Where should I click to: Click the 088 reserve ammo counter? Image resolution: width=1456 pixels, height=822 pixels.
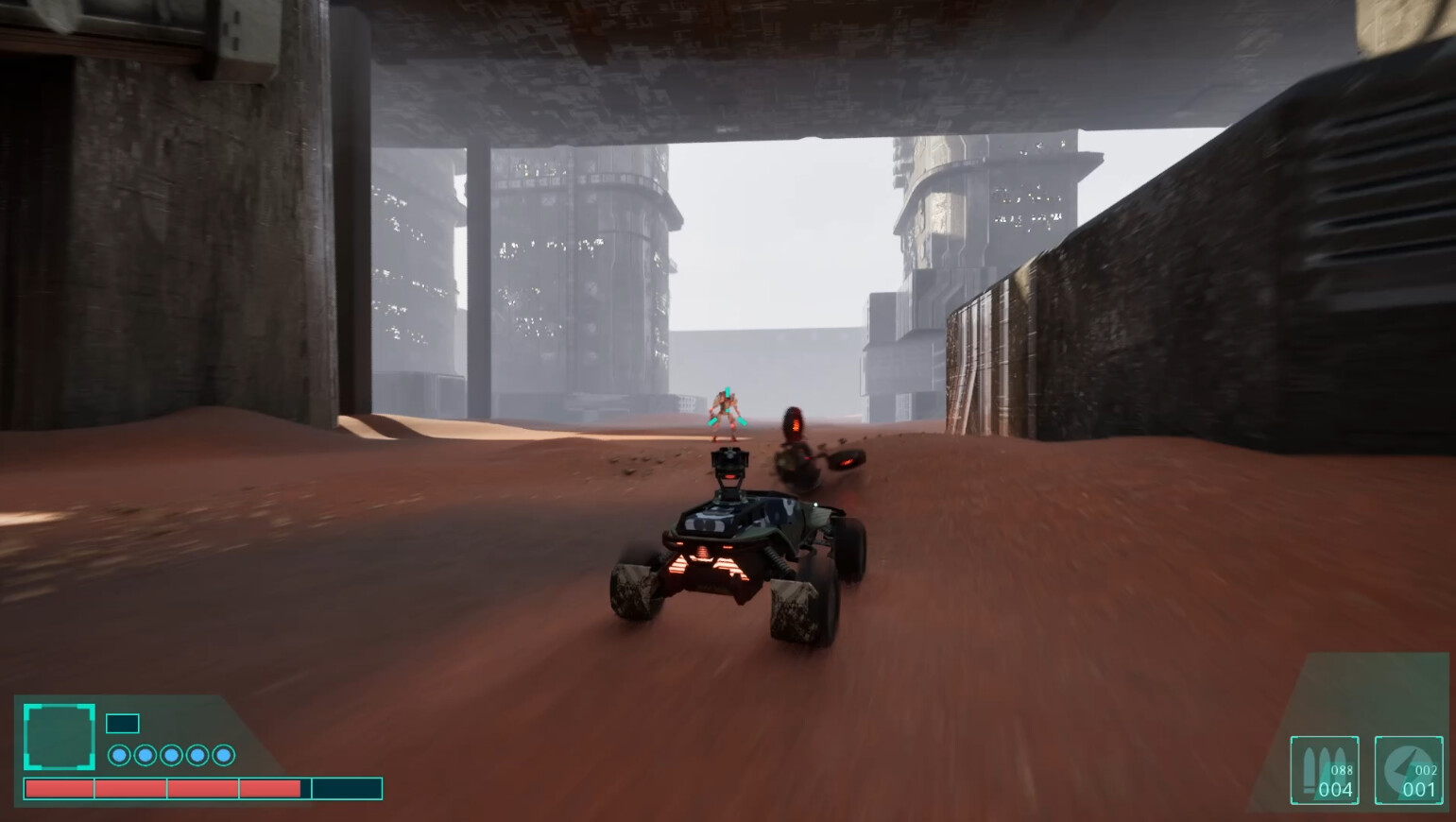pos(1340,749)
